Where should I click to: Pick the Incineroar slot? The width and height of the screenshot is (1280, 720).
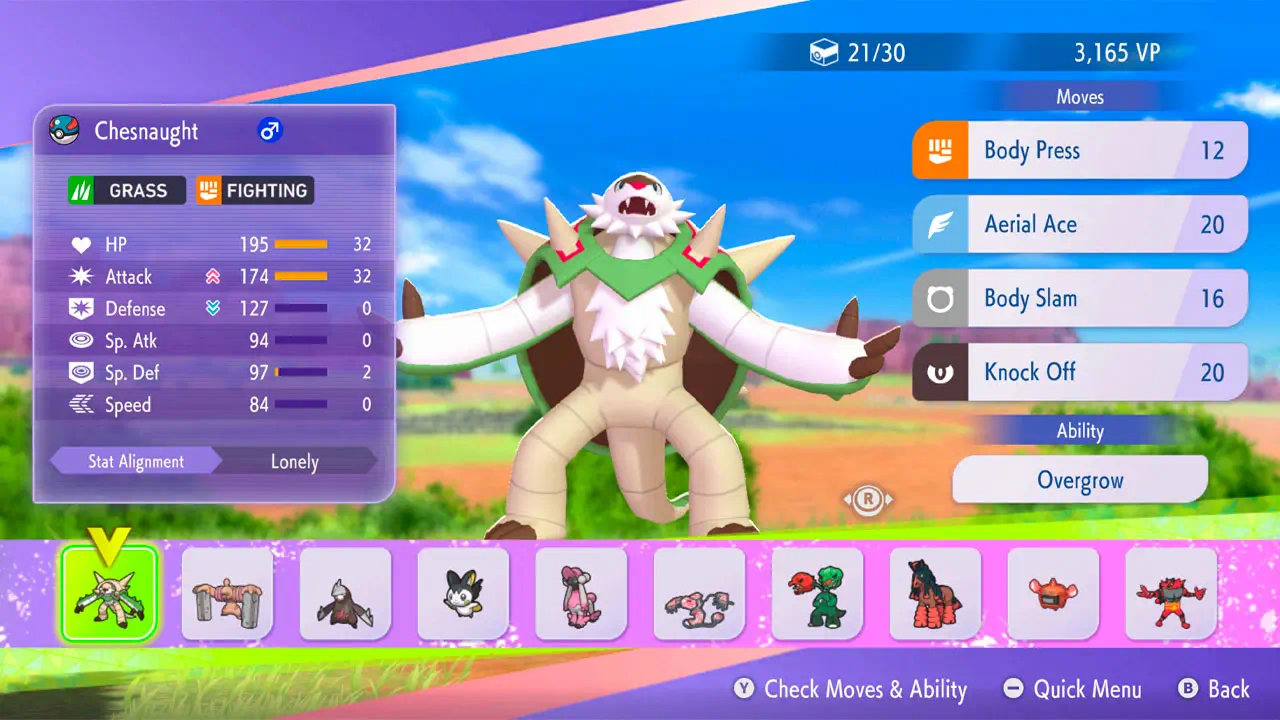(1171, 594)
